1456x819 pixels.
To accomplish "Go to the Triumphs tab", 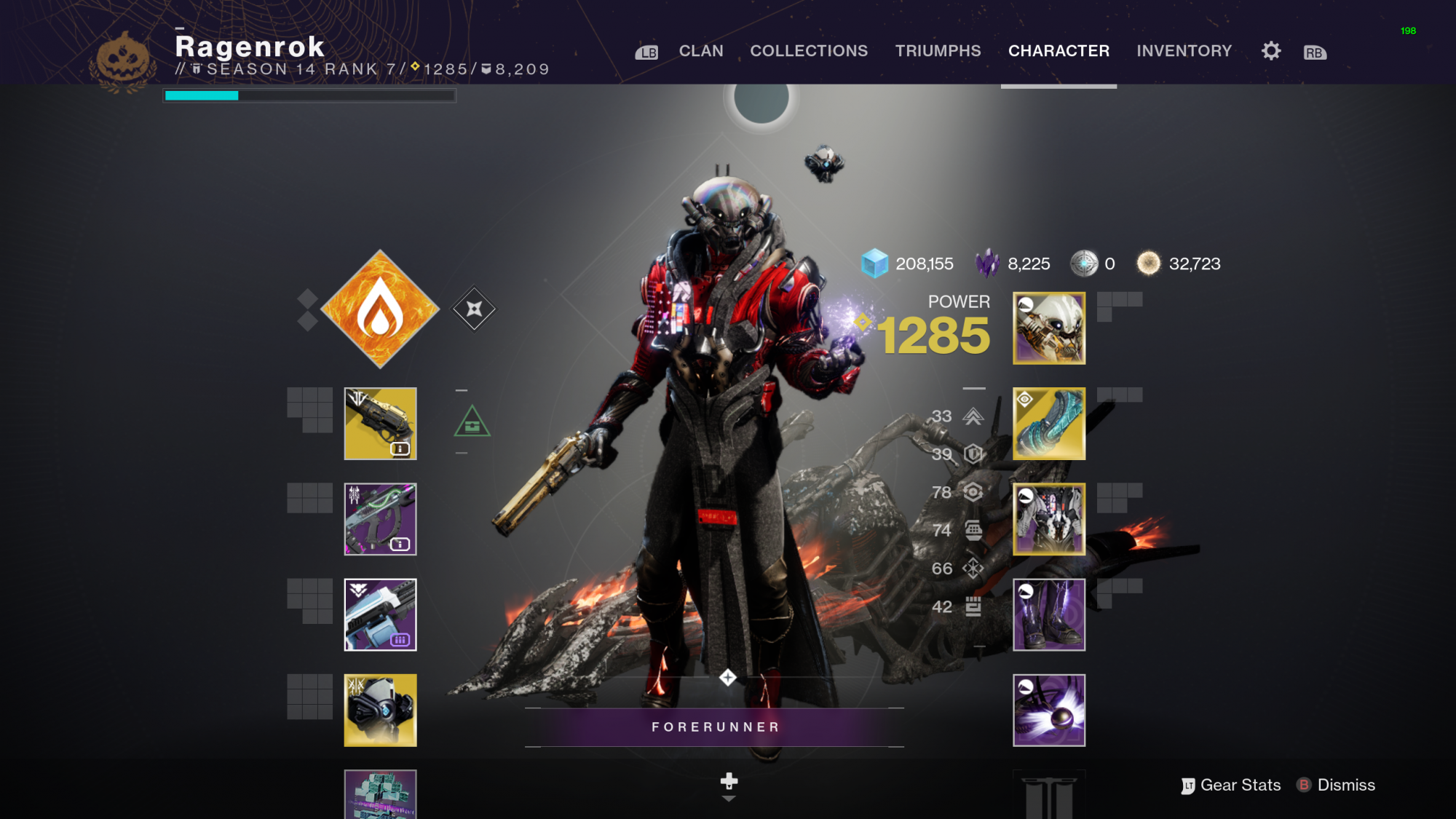I will [938, 51].
